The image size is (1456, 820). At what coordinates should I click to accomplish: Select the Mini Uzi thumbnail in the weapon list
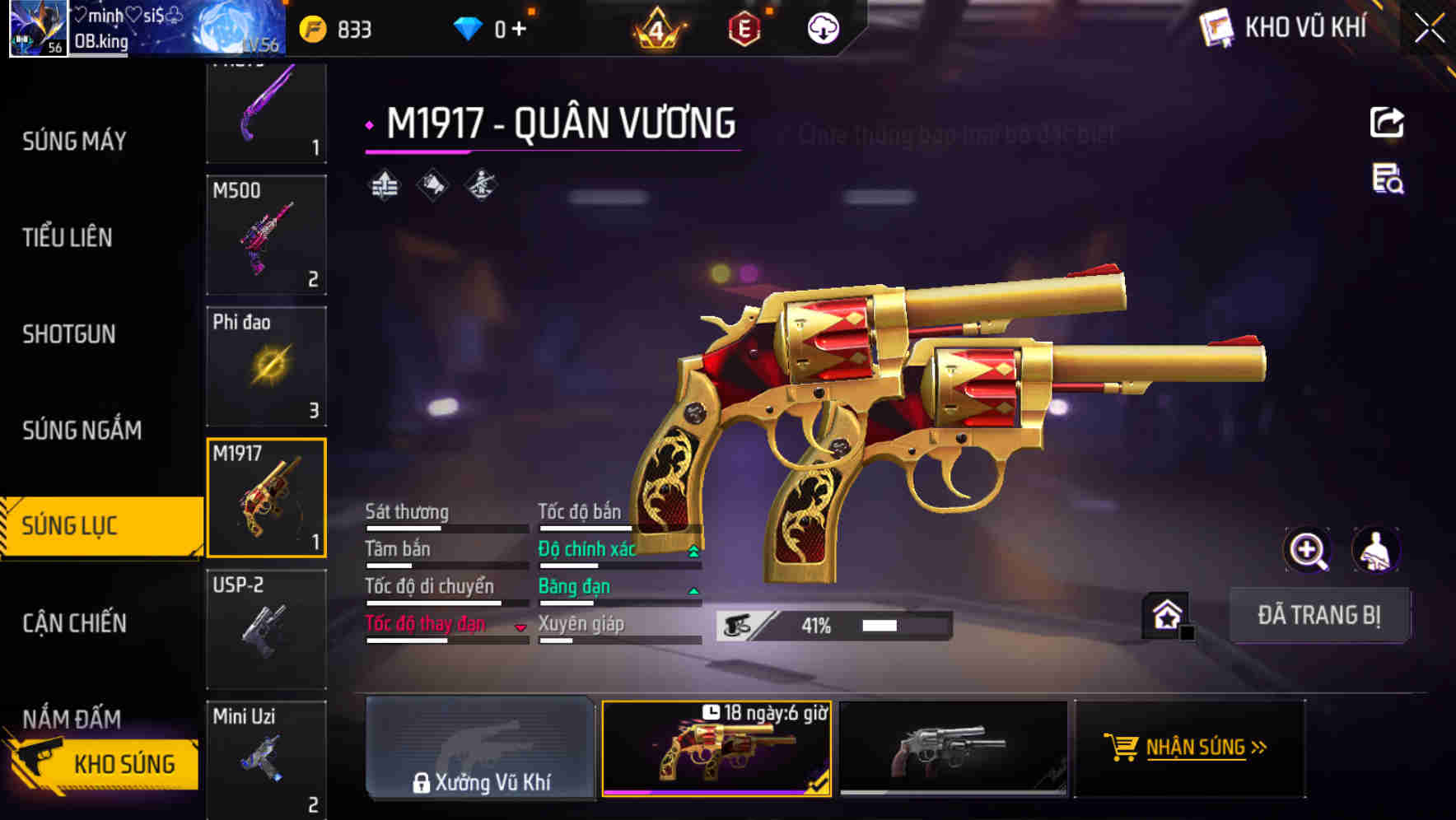click(x=266, y=757)
